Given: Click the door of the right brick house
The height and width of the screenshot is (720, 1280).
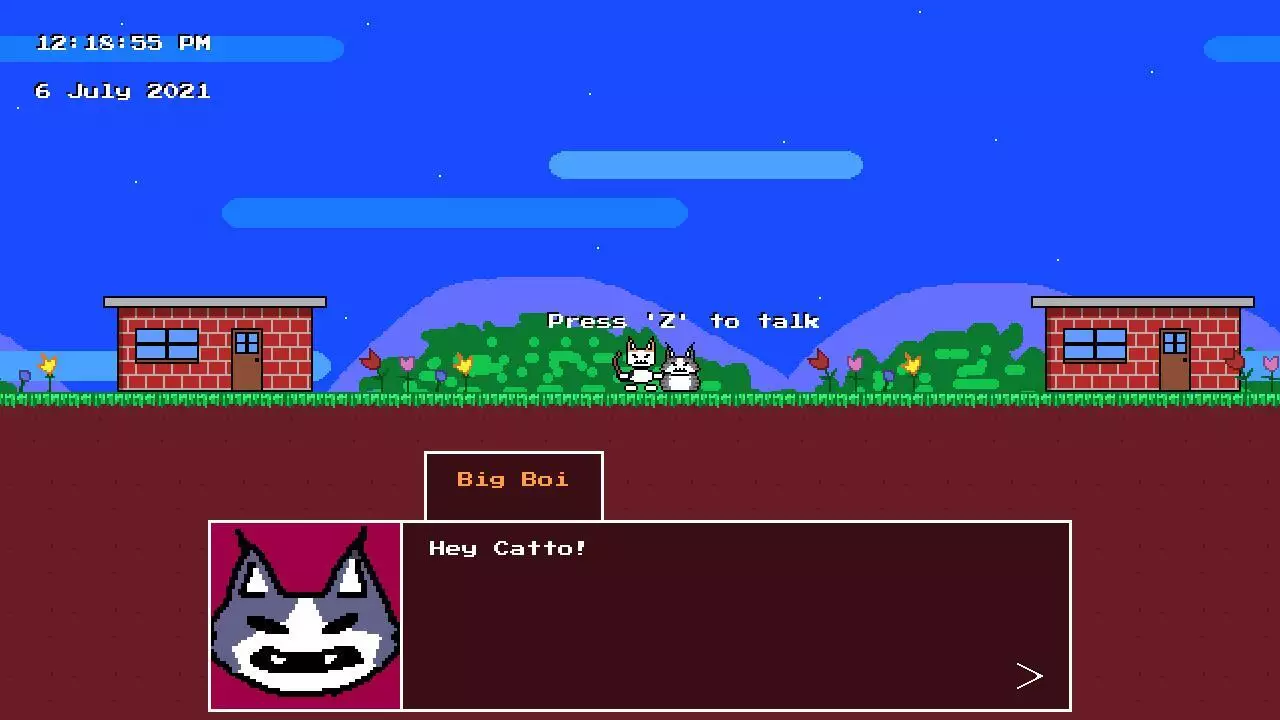Looking at the screenshot, I should 1176,360.
